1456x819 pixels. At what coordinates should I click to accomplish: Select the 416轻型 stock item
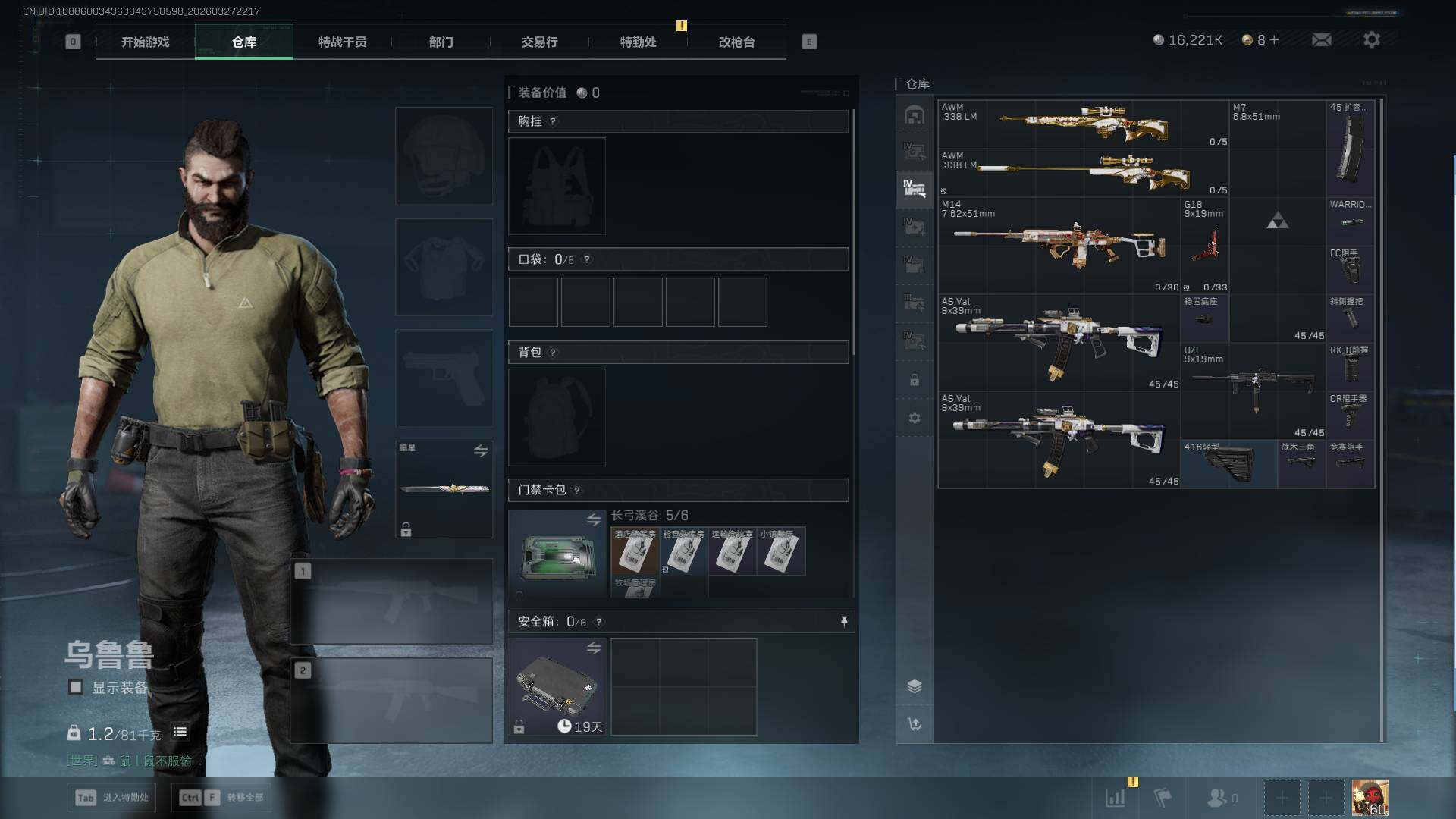1228,463
